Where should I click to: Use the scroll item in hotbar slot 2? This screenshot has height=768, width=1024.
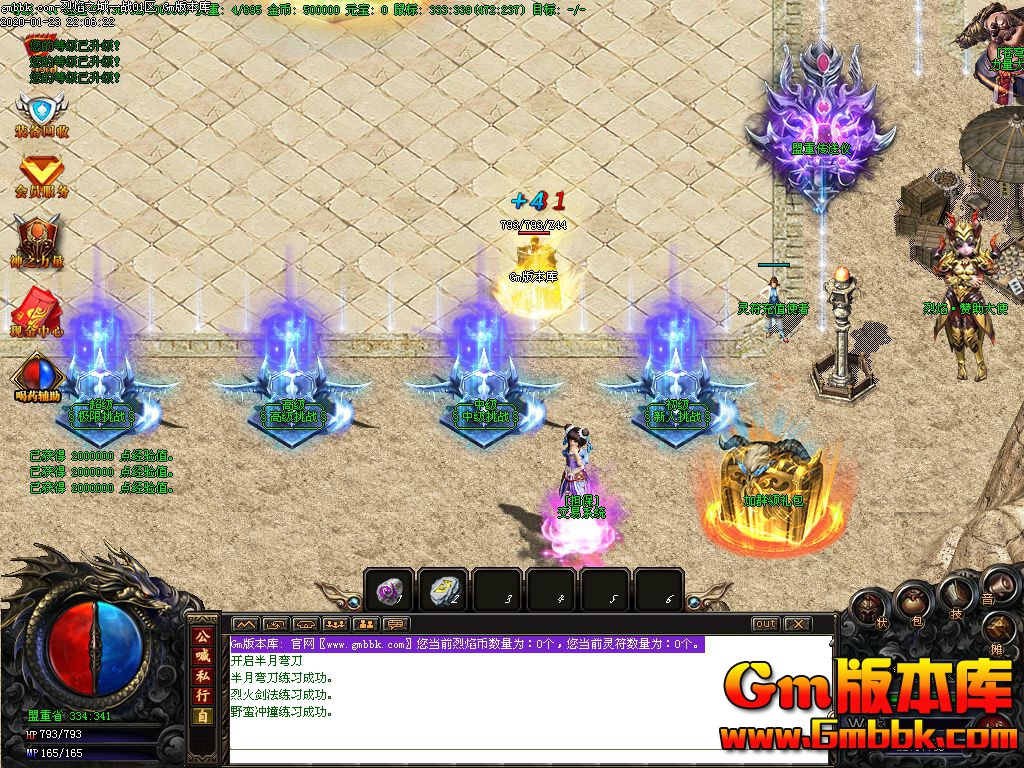[442, 591]
